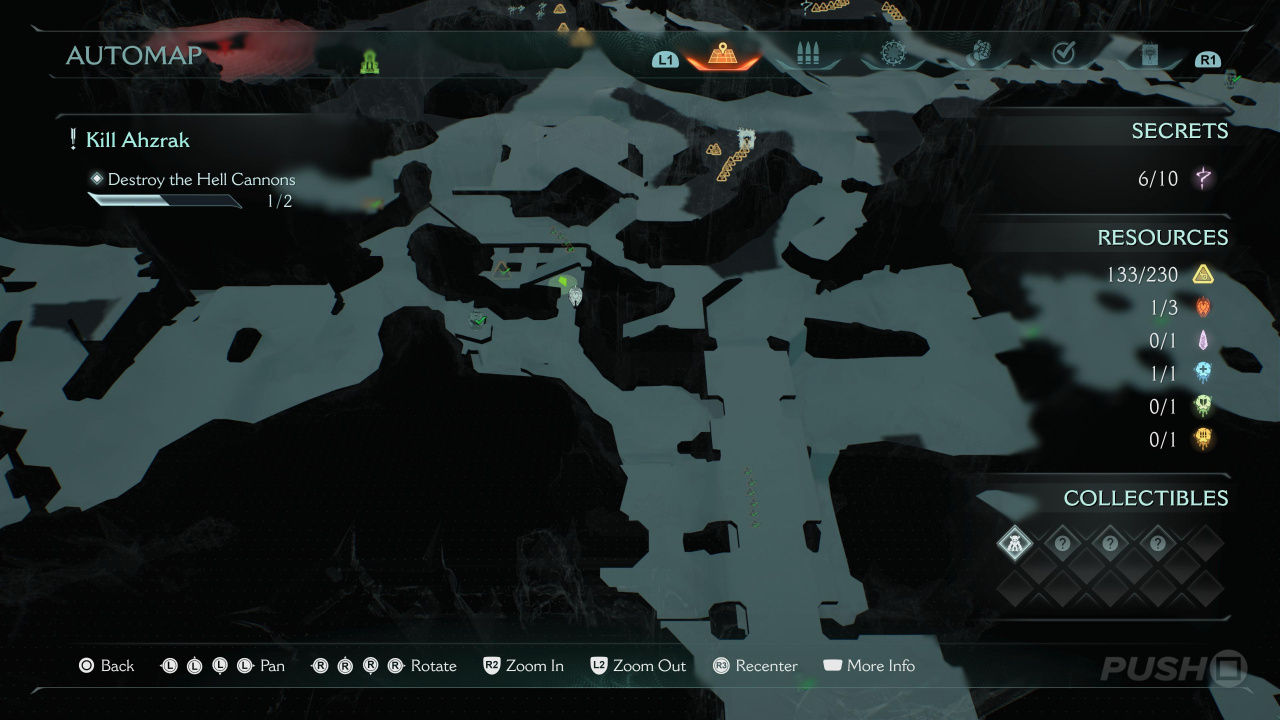Open the spiked circle tab
Screen dimensions: 1280x720
click(892, 54)
